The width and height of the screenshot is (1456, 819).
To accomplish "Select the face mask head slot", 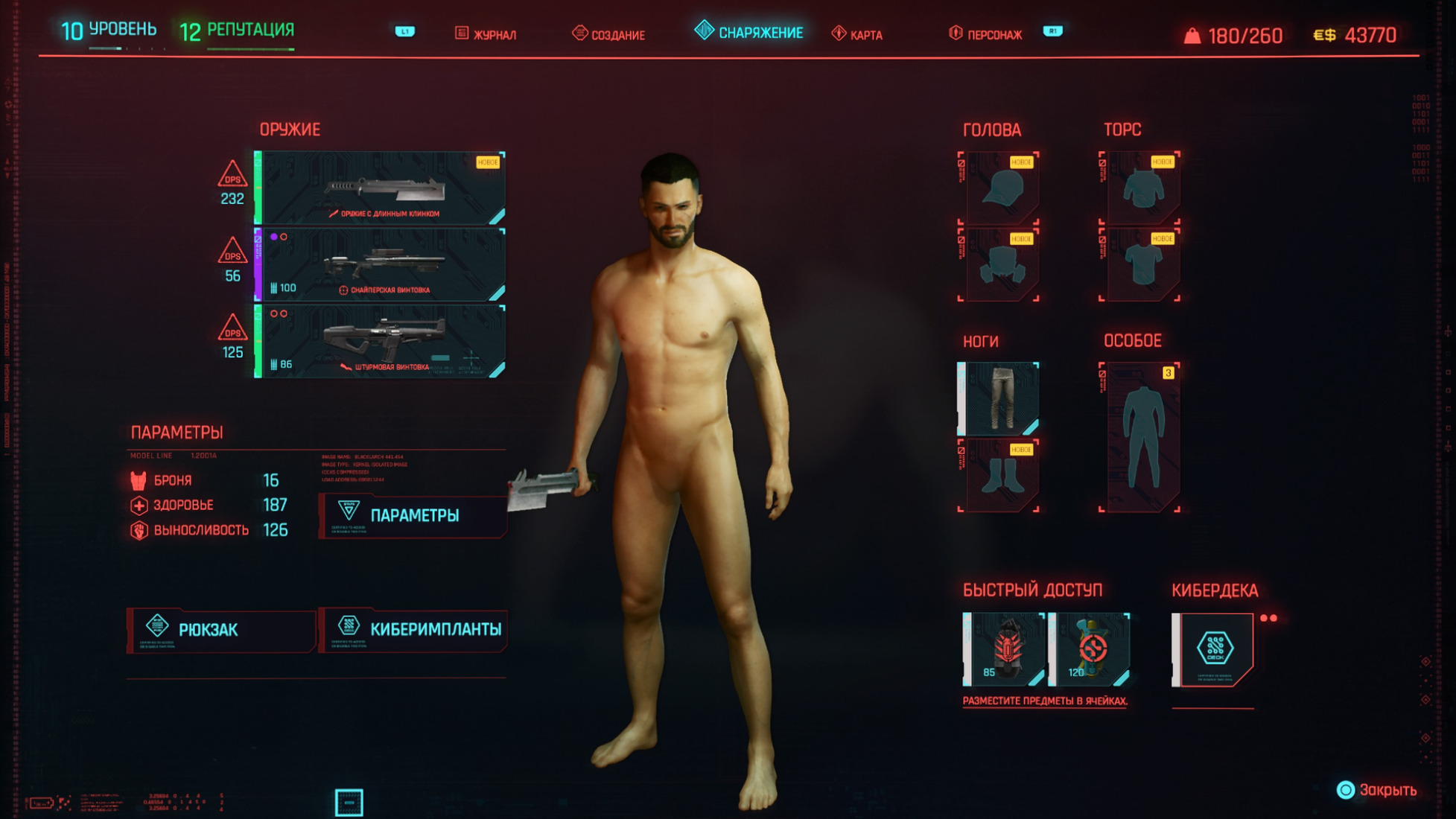I will [x=998, y=264].
